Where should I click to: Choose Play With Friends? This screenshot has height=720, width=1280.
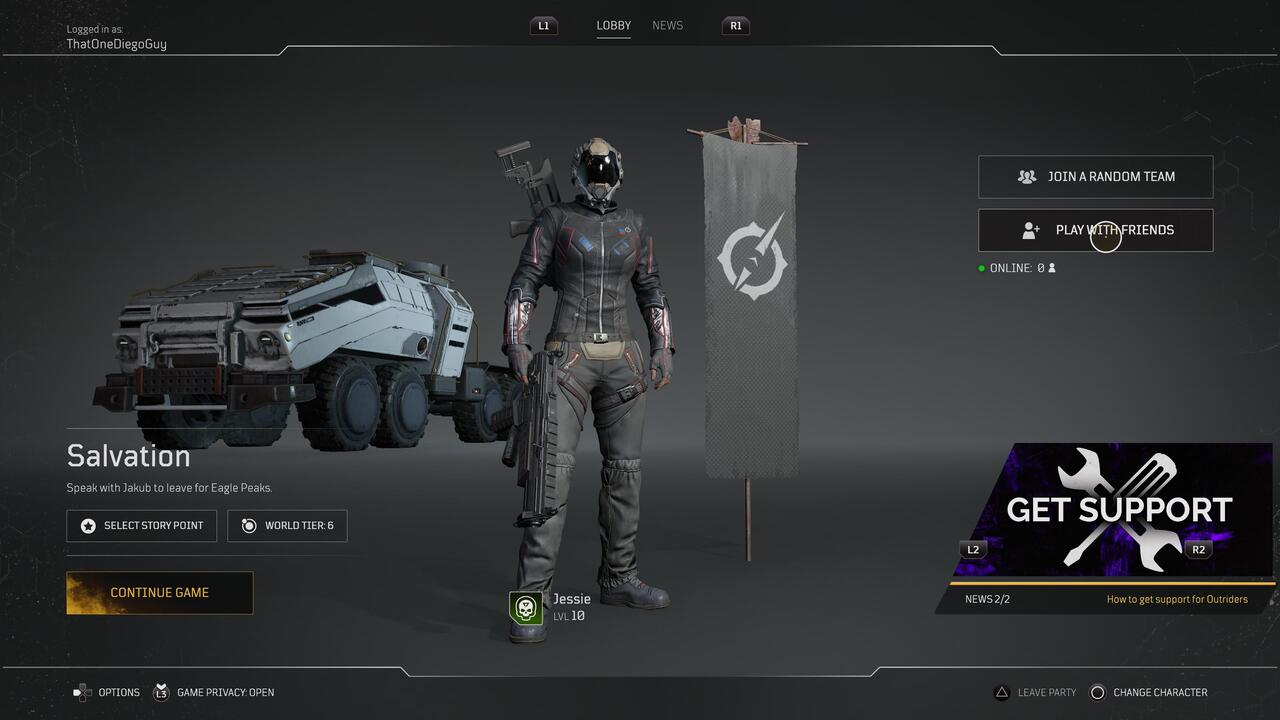click(x=1095, y=230)
